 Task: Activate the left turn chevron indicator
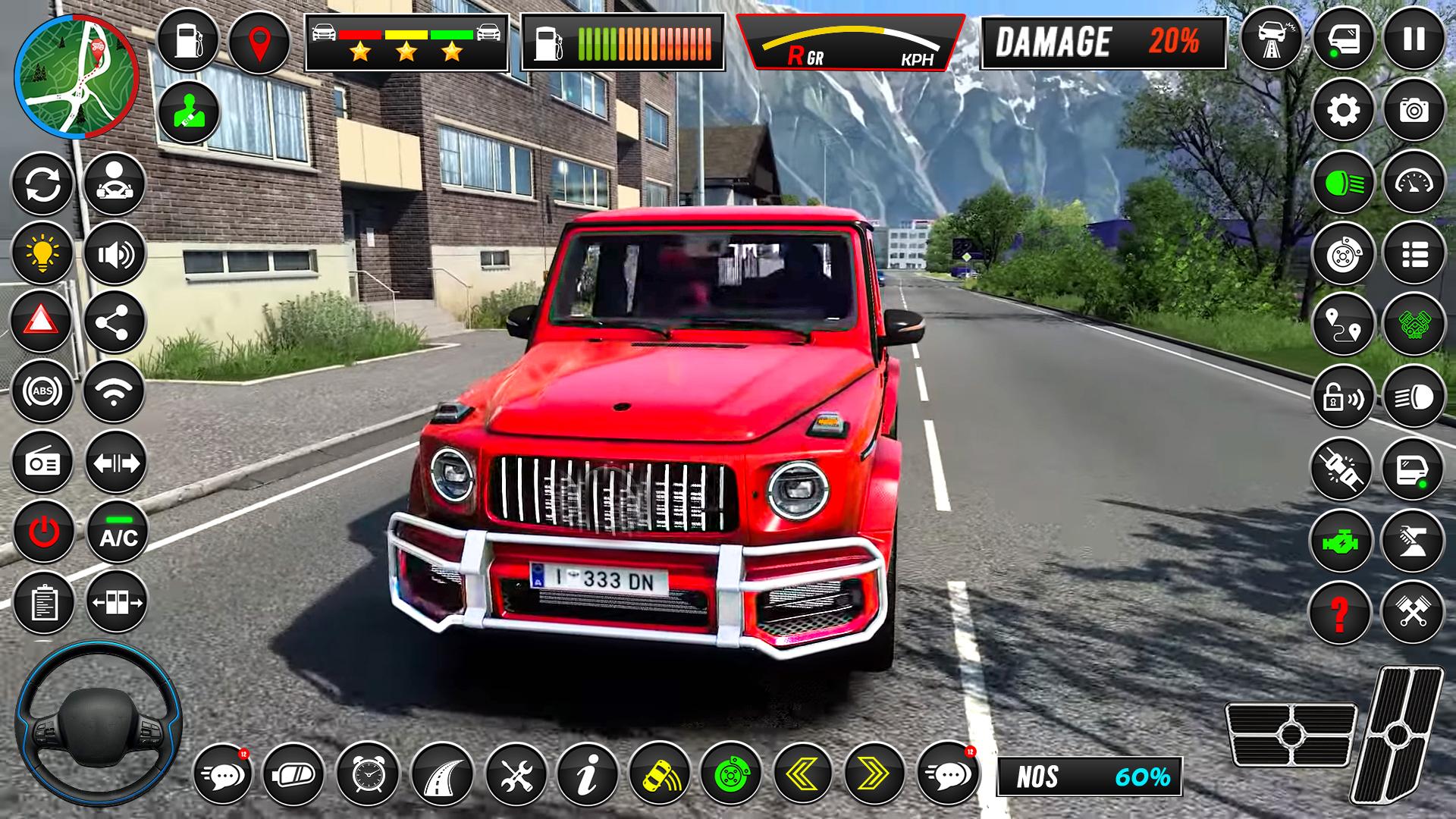803,773
